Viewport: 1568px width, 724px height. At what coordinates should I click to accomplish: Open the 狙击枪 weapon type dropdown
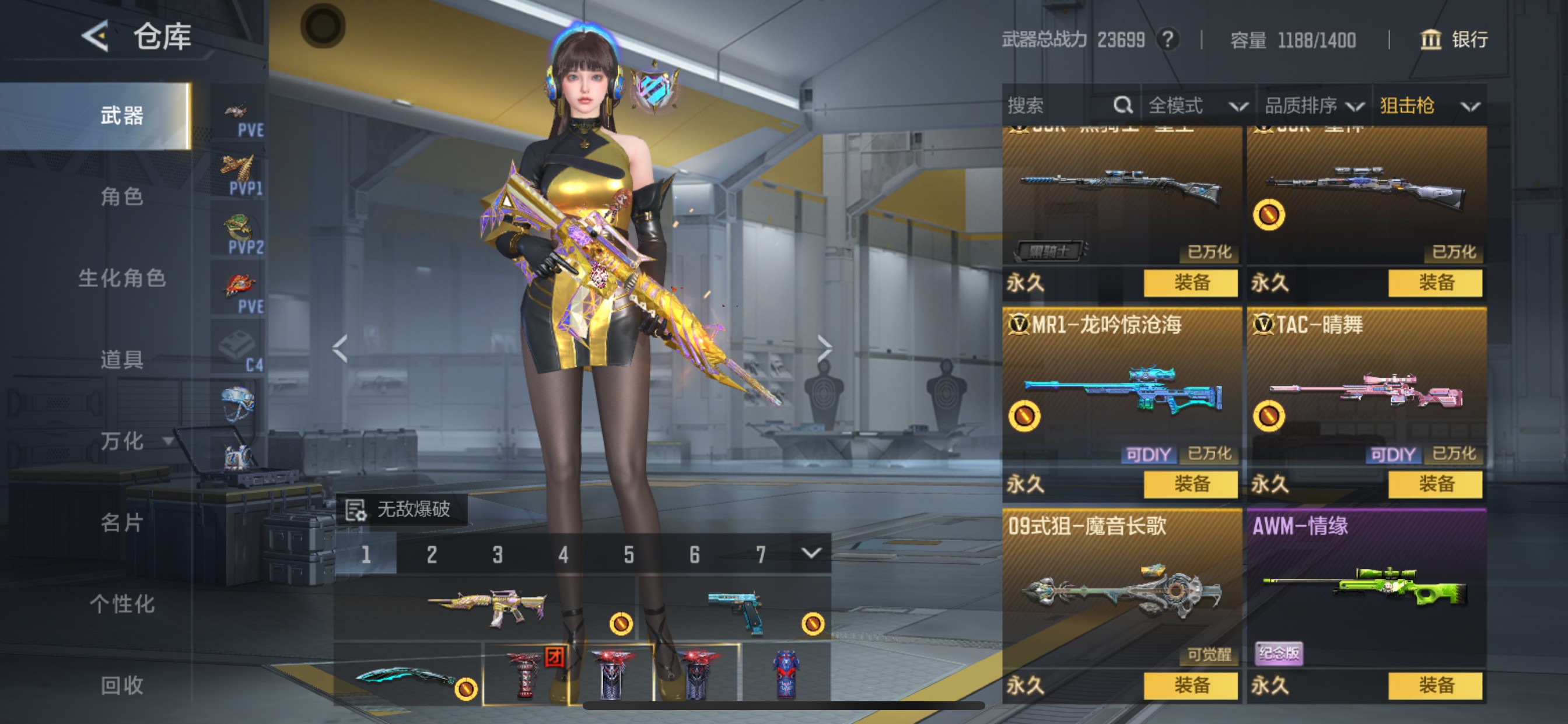coord(1429,106)
